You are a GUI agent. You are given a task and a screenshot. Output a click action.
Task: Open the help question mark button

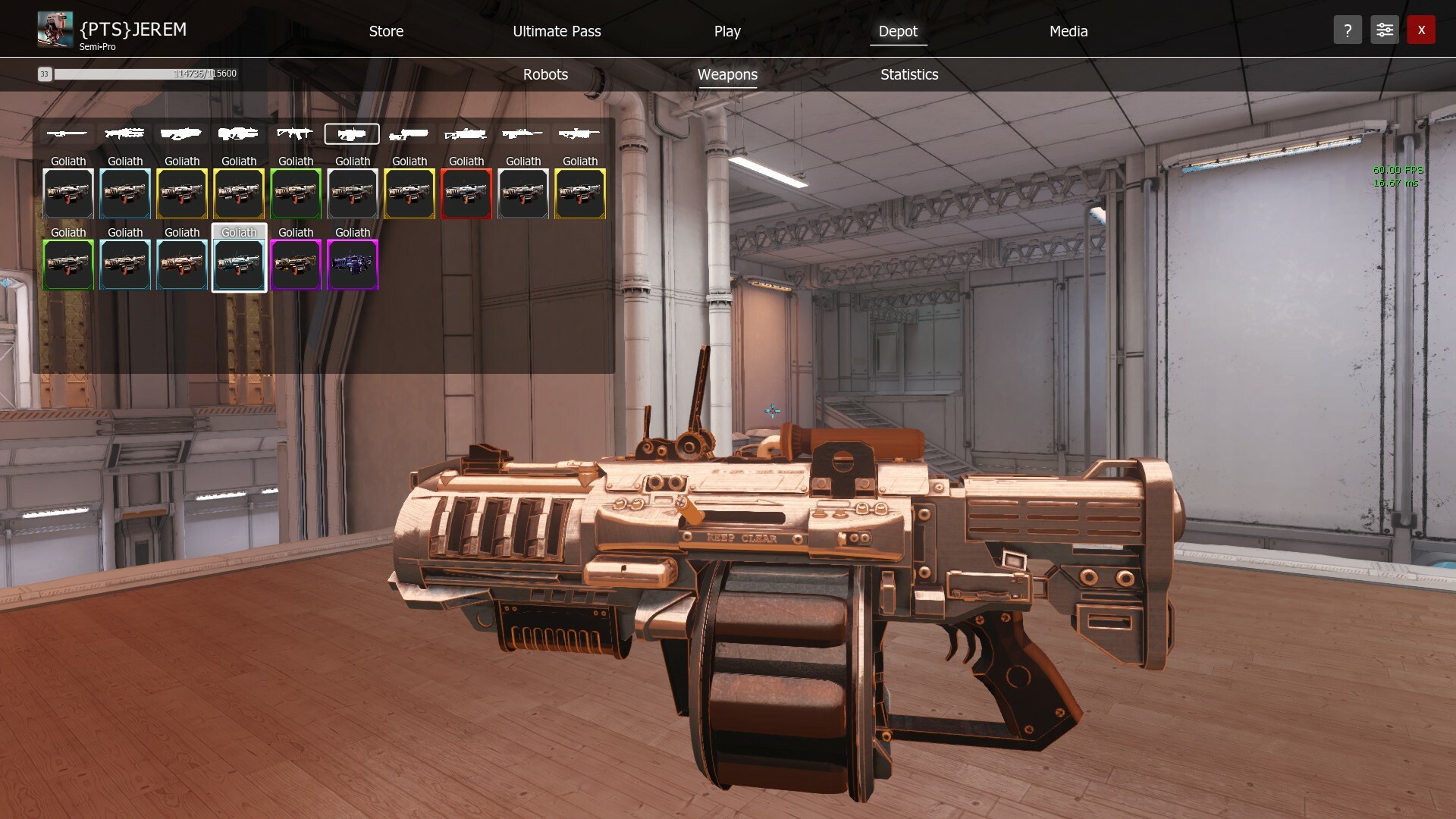click(x=1348, y=30)
